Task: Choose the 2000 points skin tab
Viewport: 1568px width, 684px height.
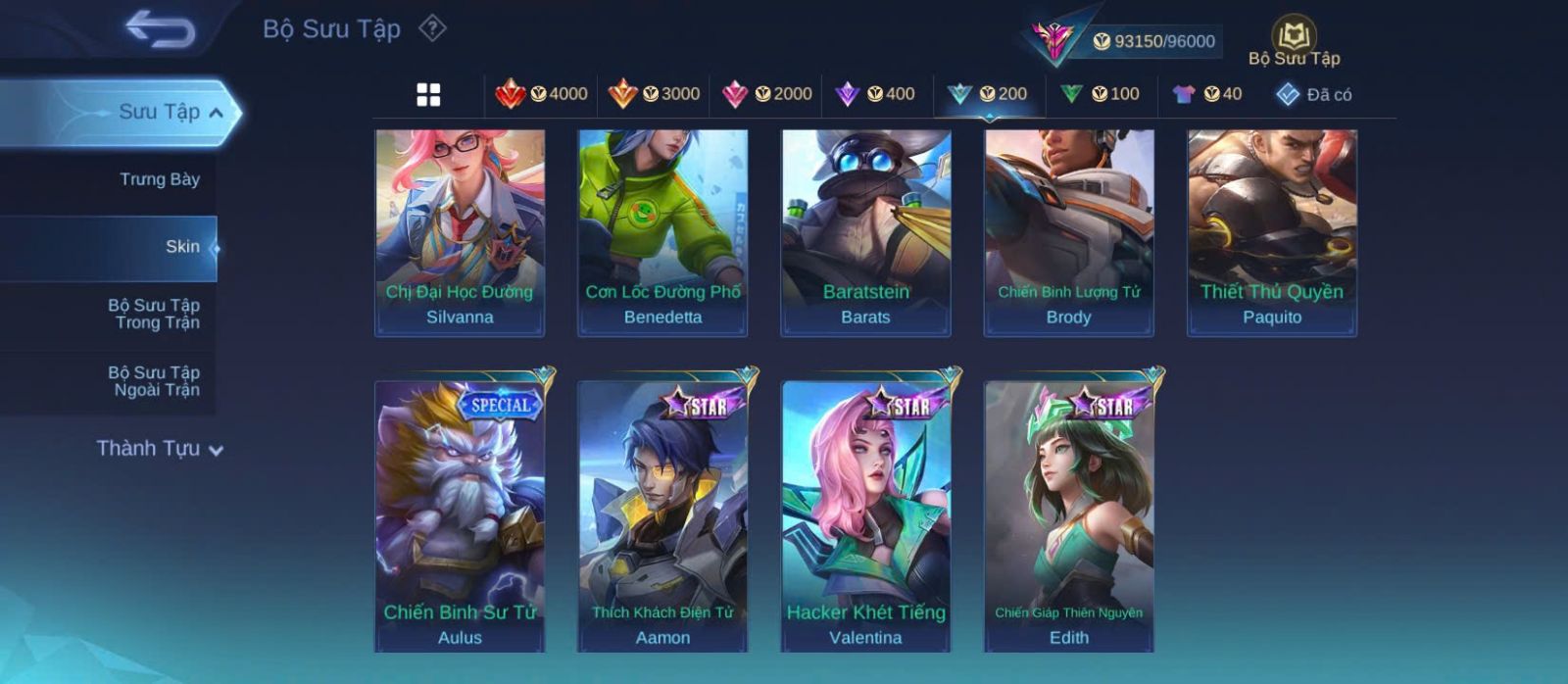Action: [766, 94]
